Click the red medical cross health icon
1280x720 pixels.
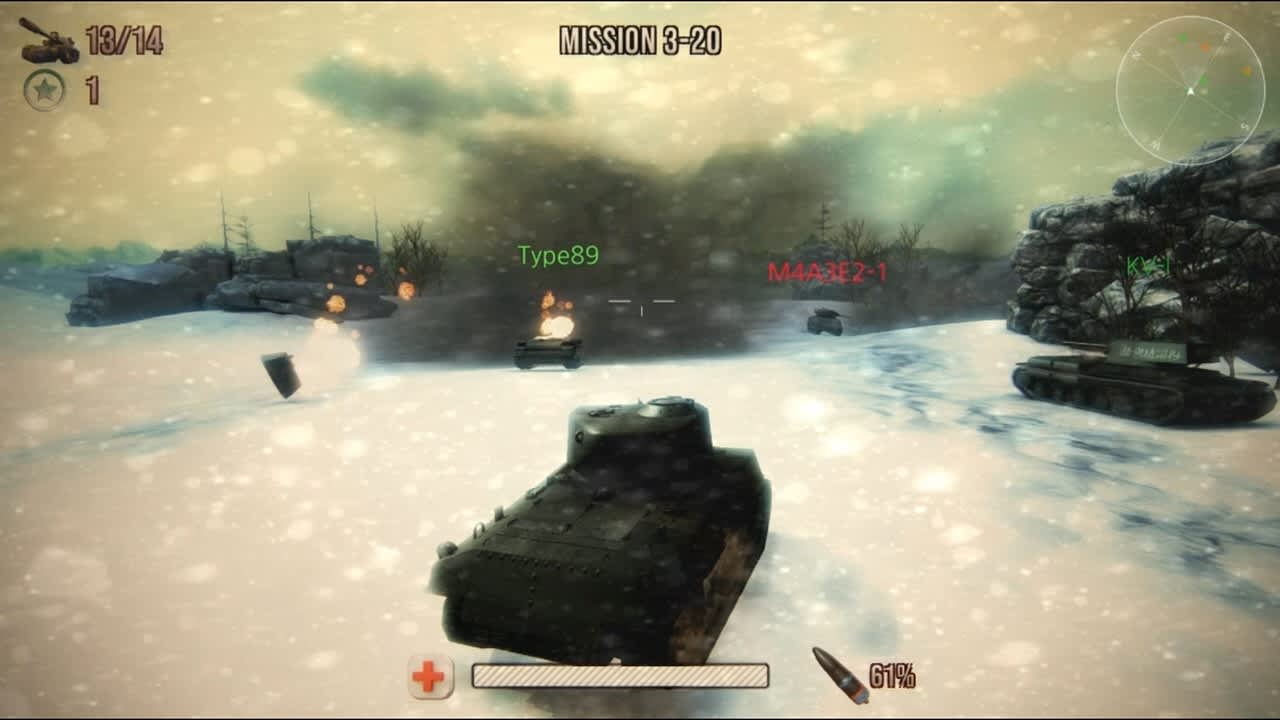tap(430, 678)
